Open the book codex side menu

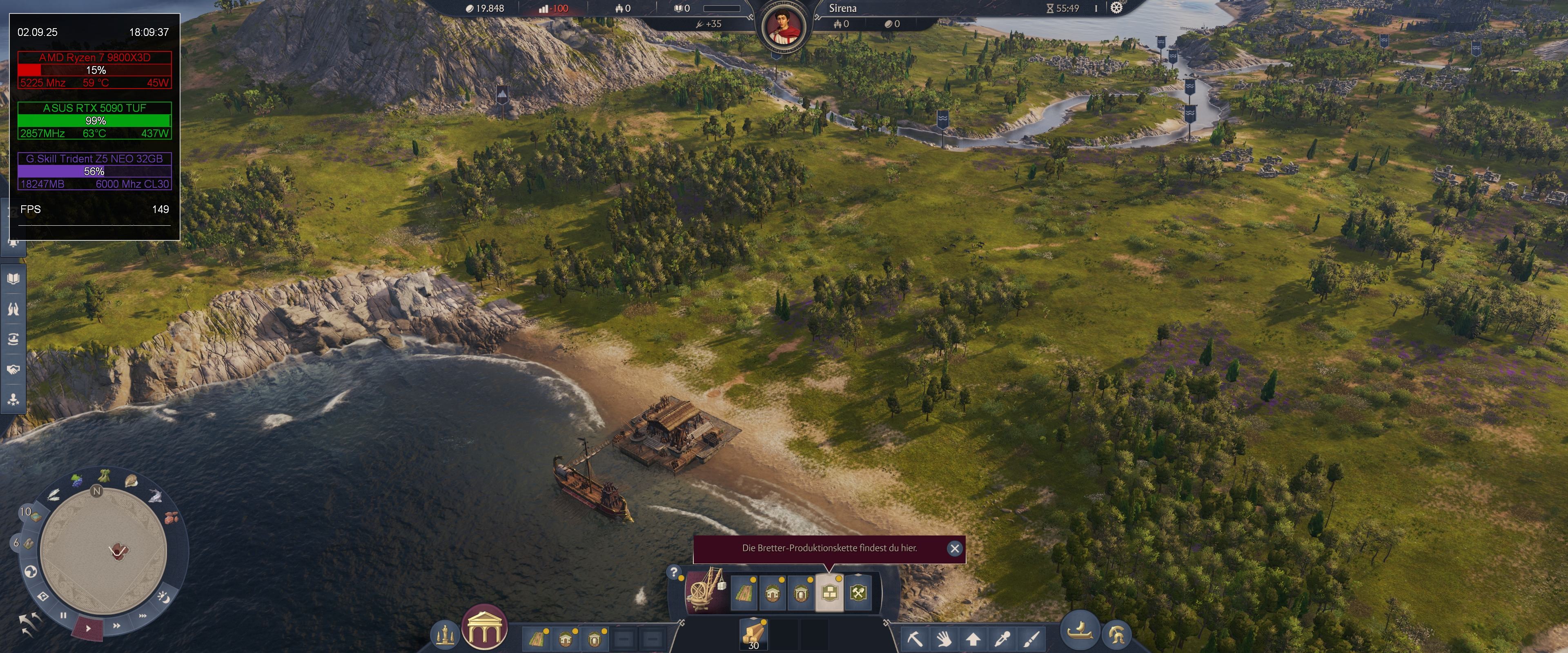coord(13,279)
